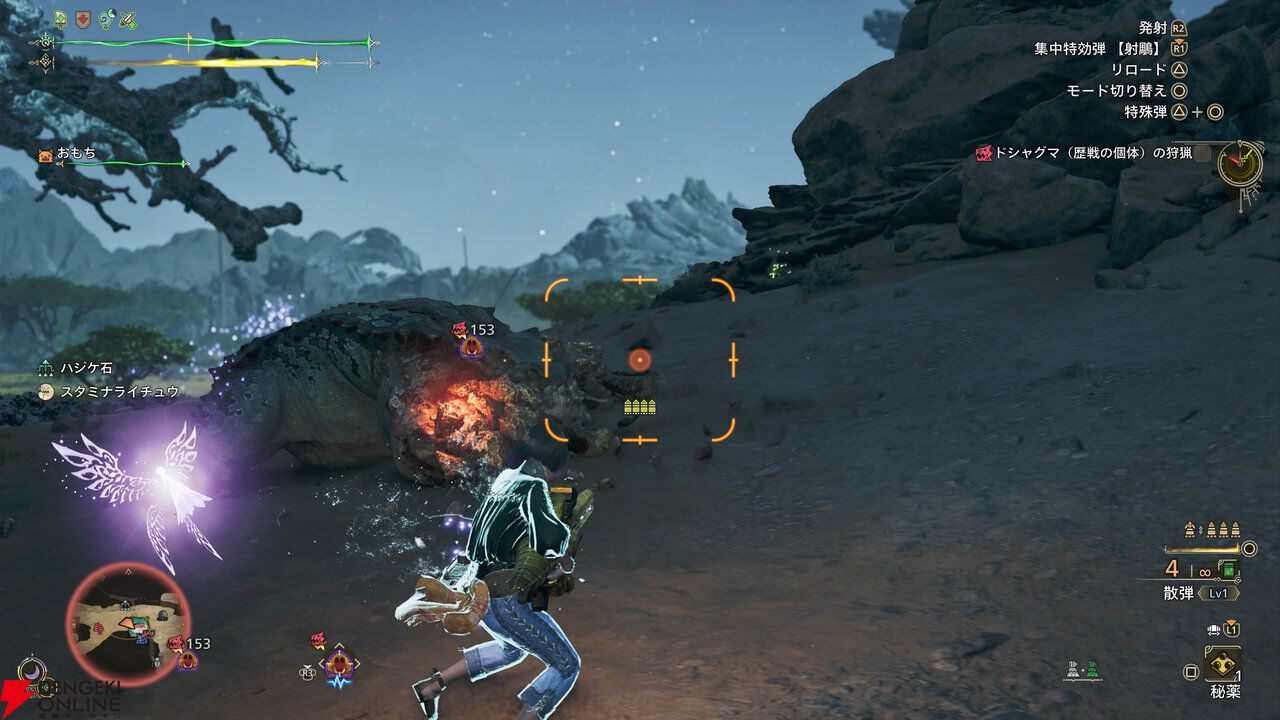Click the green mushroom buff status icon
The height and width of the screenshot is (720, 1280).
click(x=63, y=19)
